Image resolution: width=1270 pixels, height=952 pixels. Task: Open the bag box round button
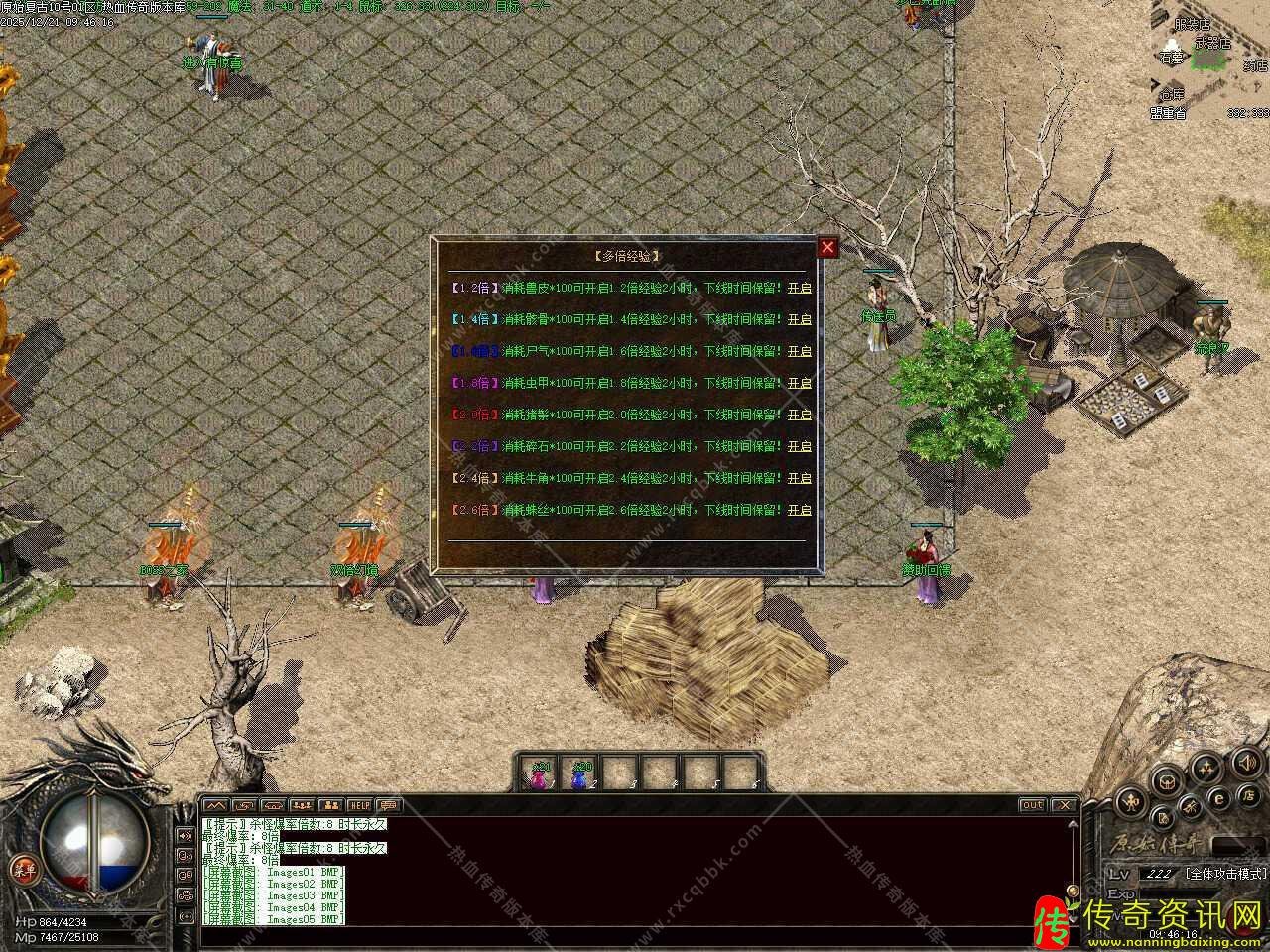(1168, 780)
